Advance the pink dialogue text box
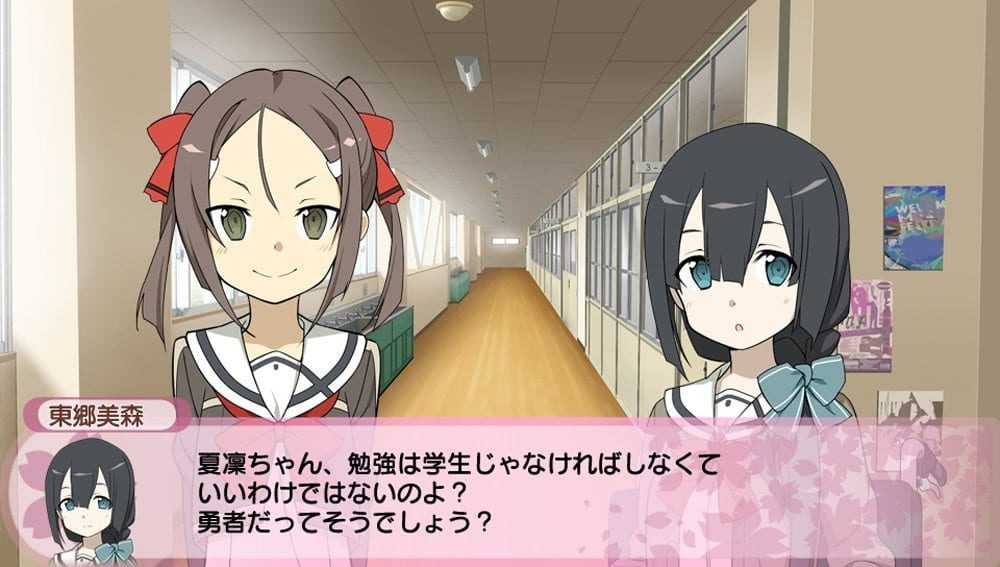This screenshot has width=1000, height=567. pos(500,490)
